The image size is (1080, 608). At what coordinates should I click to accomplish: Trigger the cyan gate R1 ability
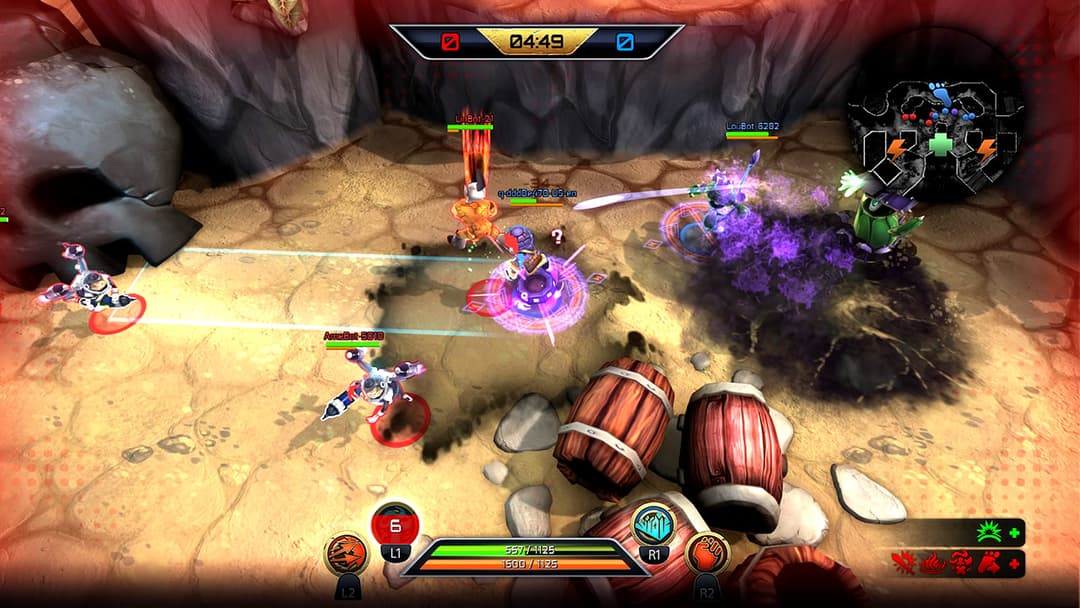click(653, 523)
